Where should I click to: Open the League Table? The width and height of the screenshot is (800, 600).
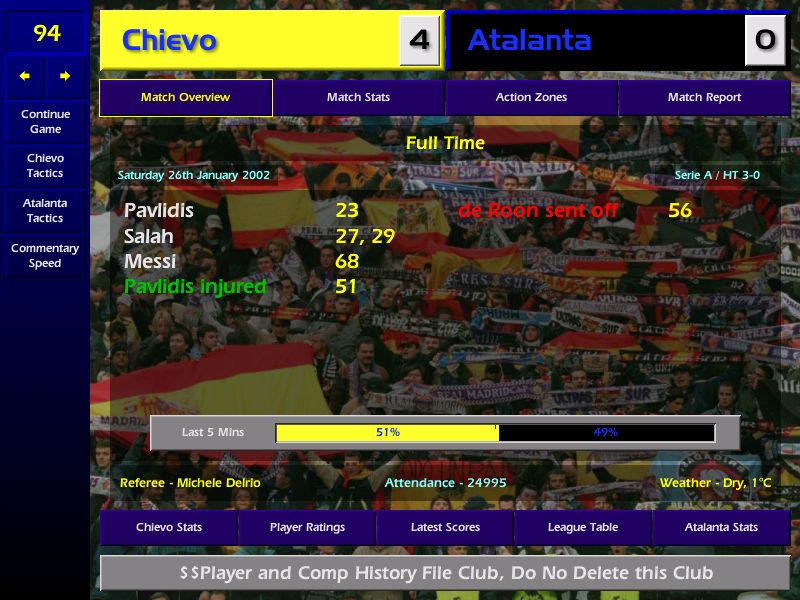583,527
